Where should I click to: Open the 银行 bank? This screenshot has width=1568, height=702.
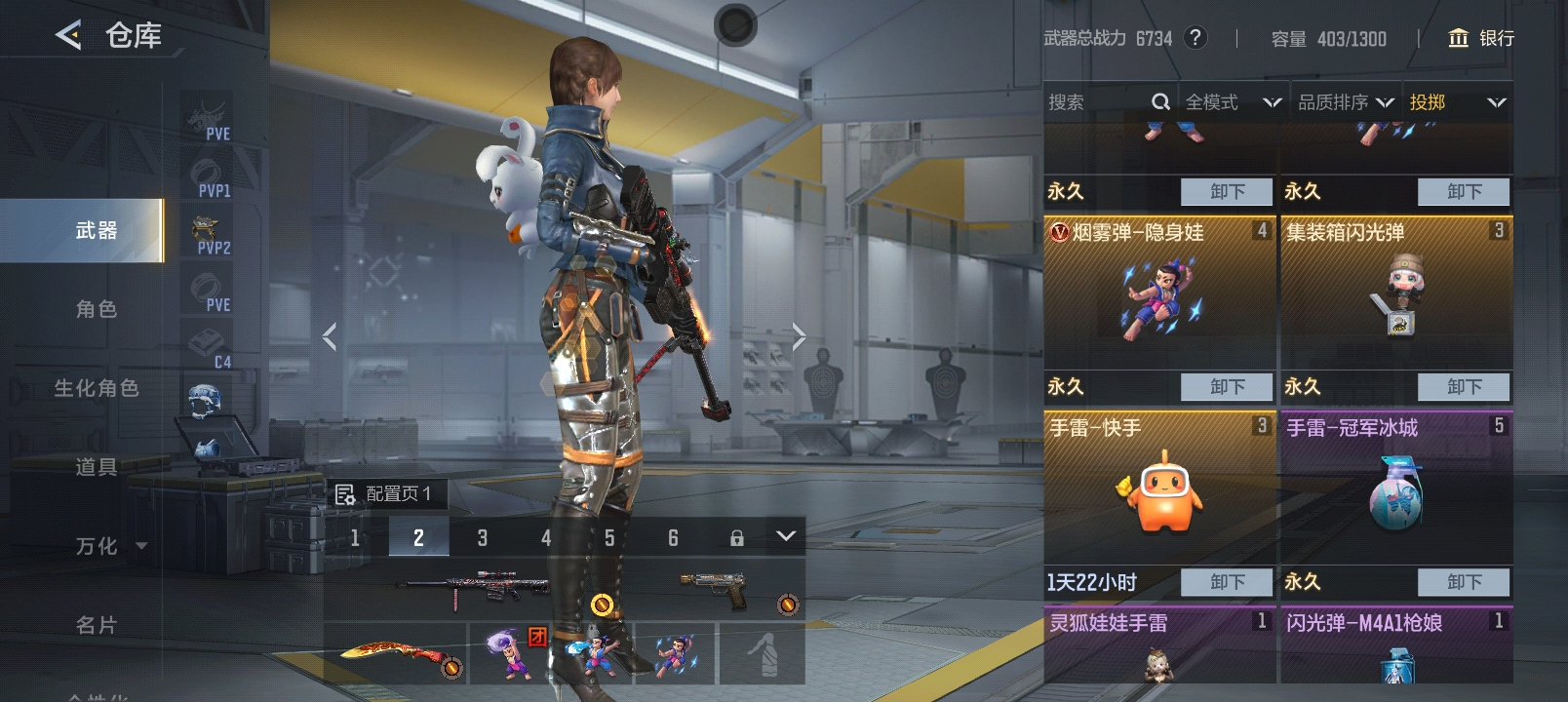point(1481,38)
